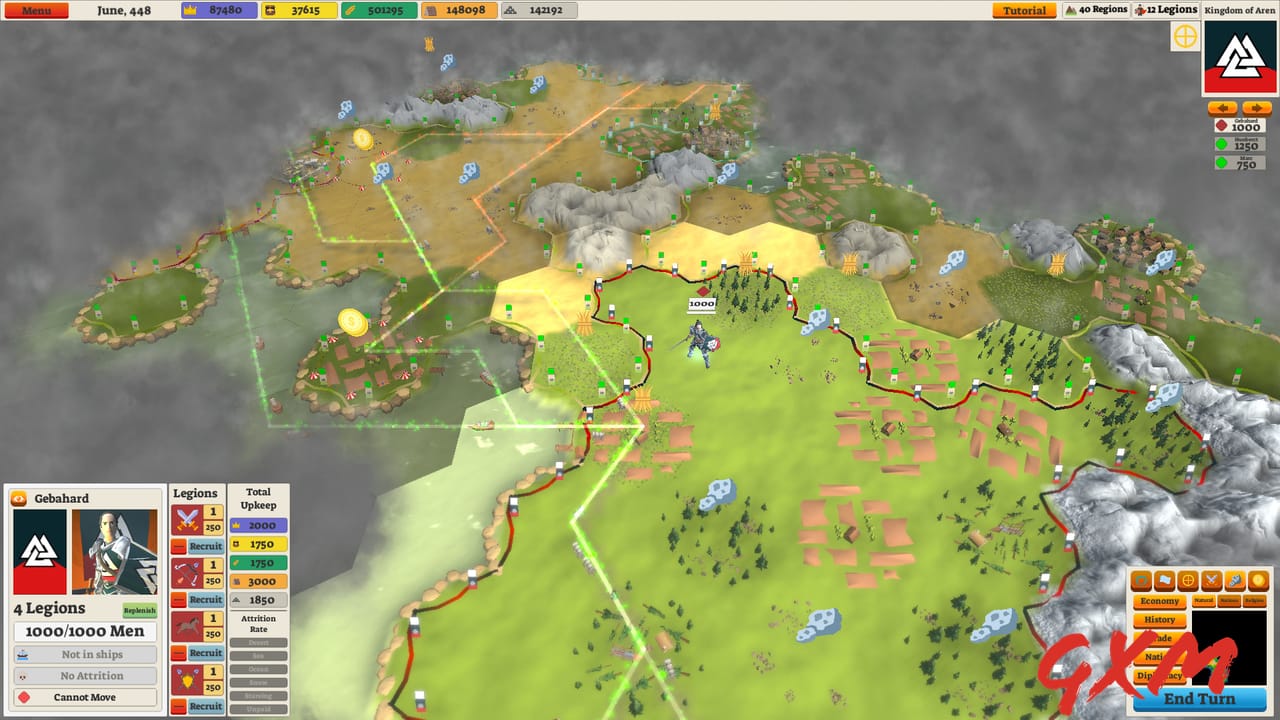The height and width of the screenshot is (720, 1280).
Task: Open the Menu
Action: coord(36,9)
